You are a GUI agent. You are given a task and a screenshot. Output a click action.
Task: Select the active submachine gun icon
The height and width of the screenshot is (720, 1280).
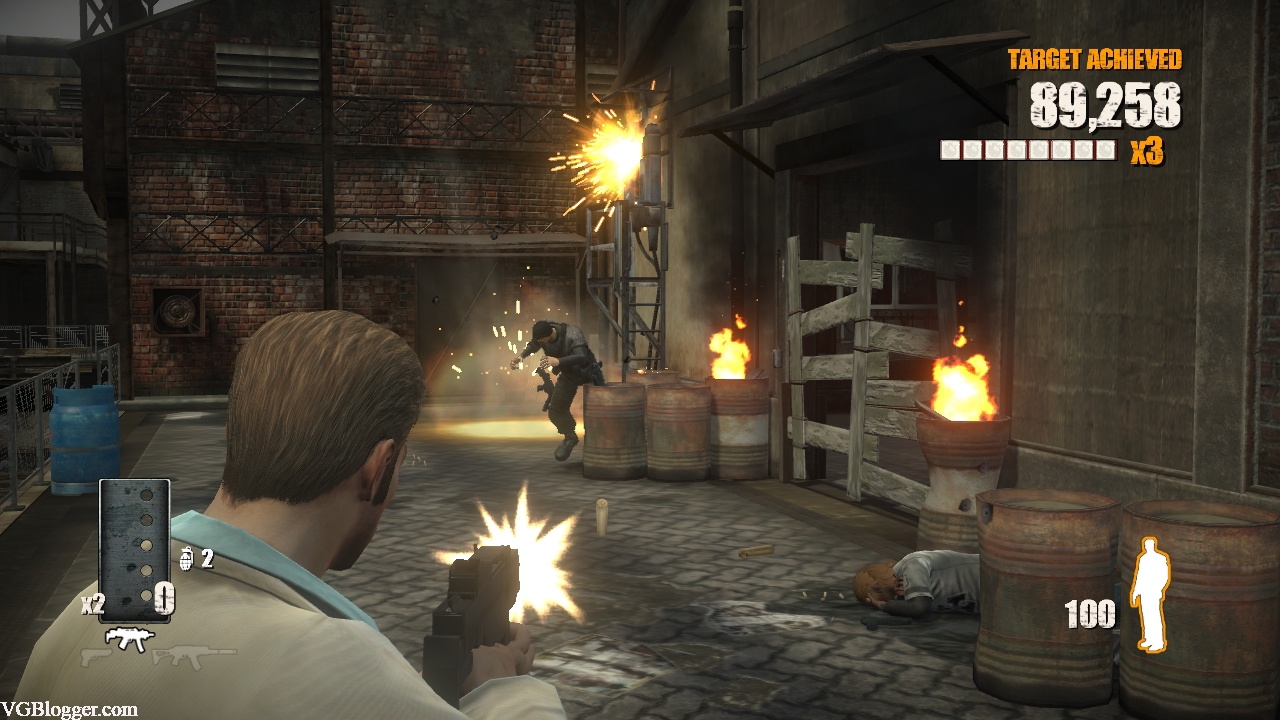[x=129, y=637]
